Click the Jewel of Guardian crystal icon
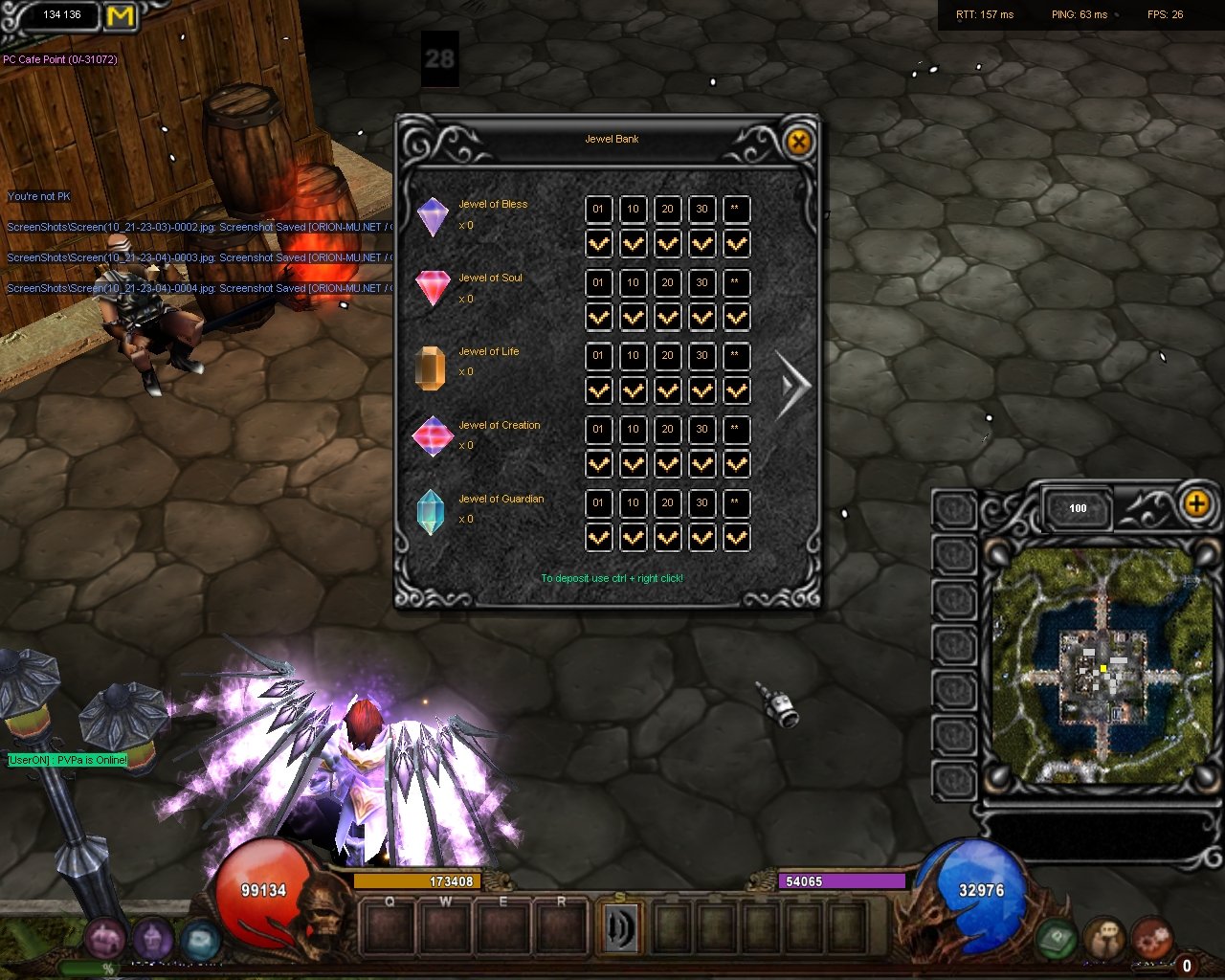The image size is (1225, 980). pos(431,511)
